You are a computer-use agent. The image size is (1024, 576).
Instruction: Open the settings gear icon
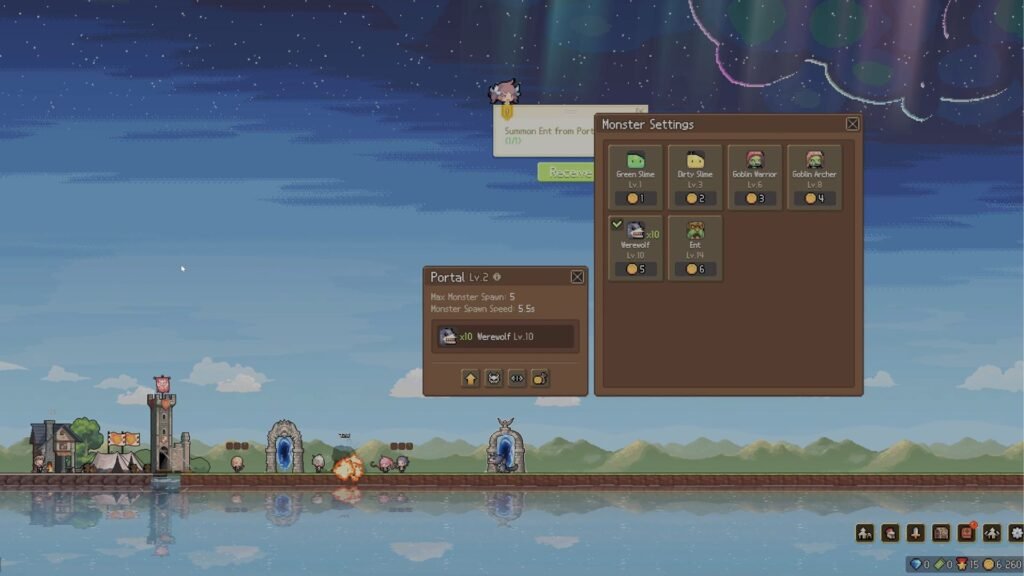pos(1016,533)
